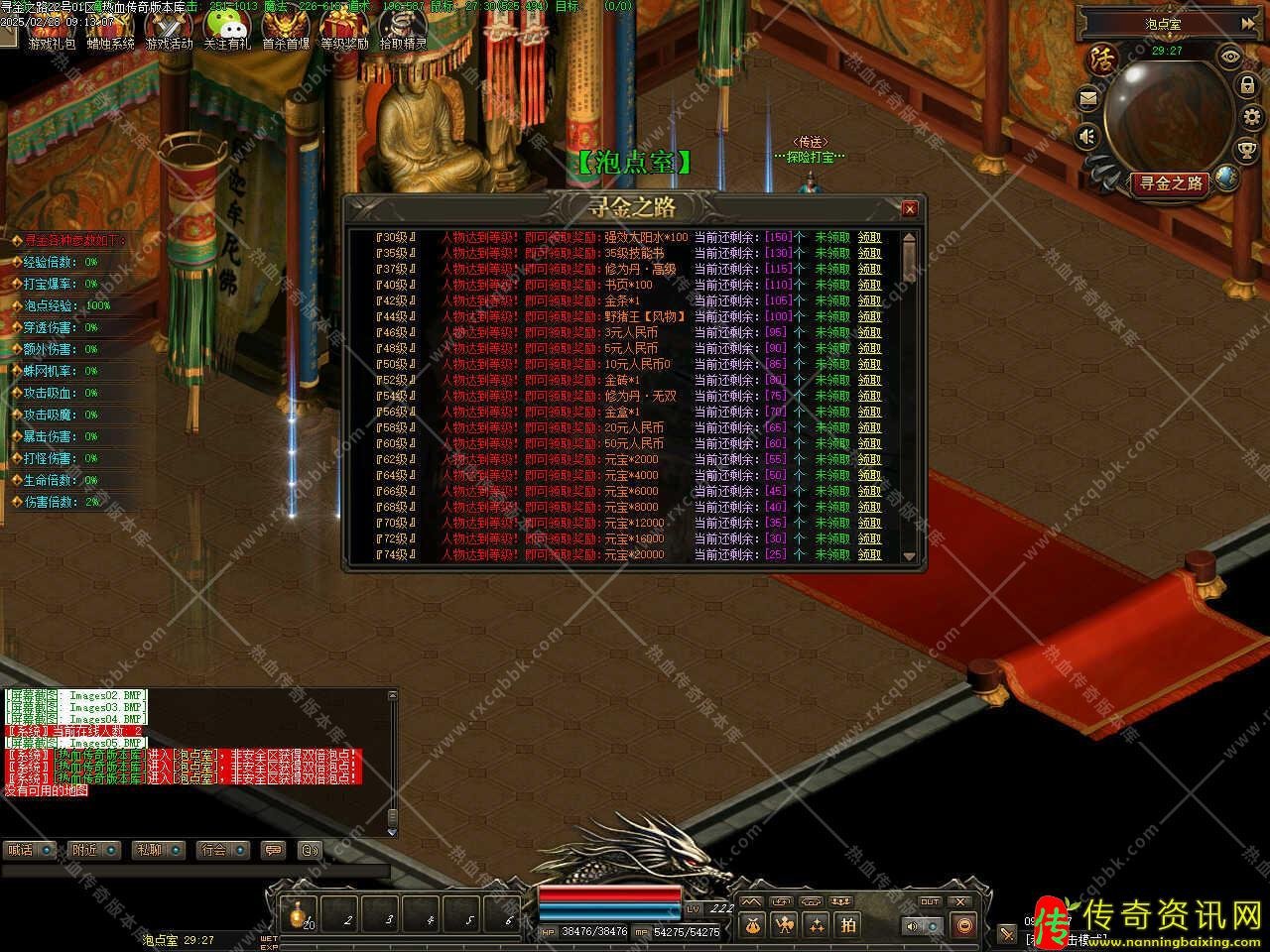Screen dimensions: 1270x952
Task: Click the 寻金之路 button under the minimap
Action: (x=1172, y=183)
